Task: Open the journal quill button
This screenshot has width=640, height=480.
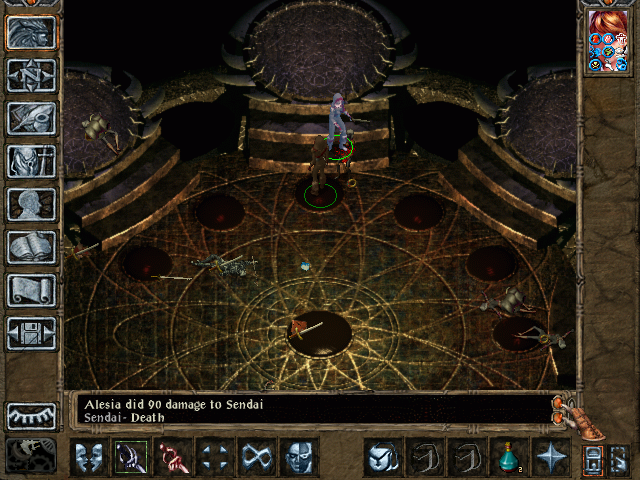Action: tap(31, 118)
